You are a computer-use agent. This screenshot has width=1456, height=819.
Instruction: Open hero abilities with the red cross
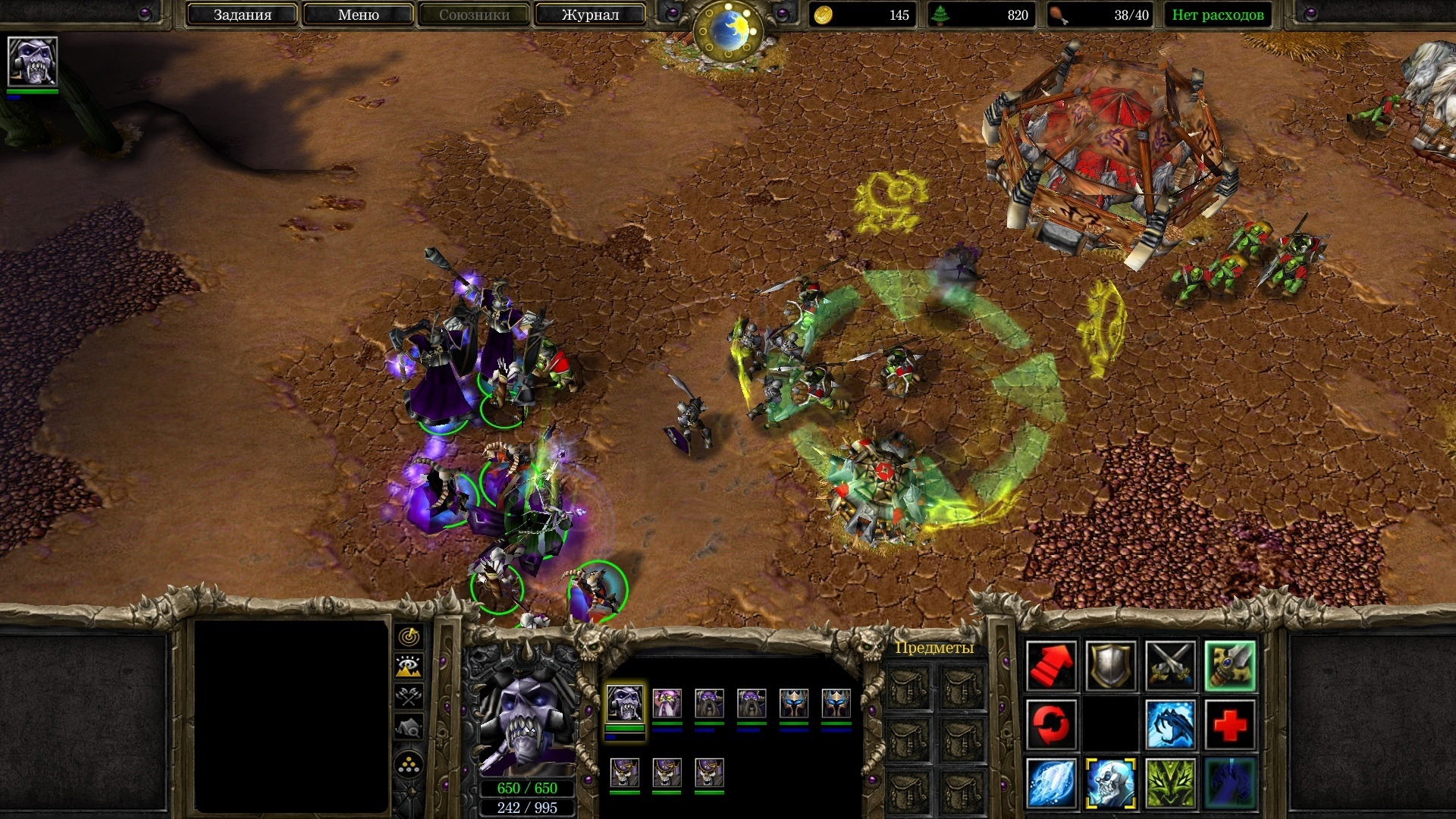click(x=1229, y=724)
